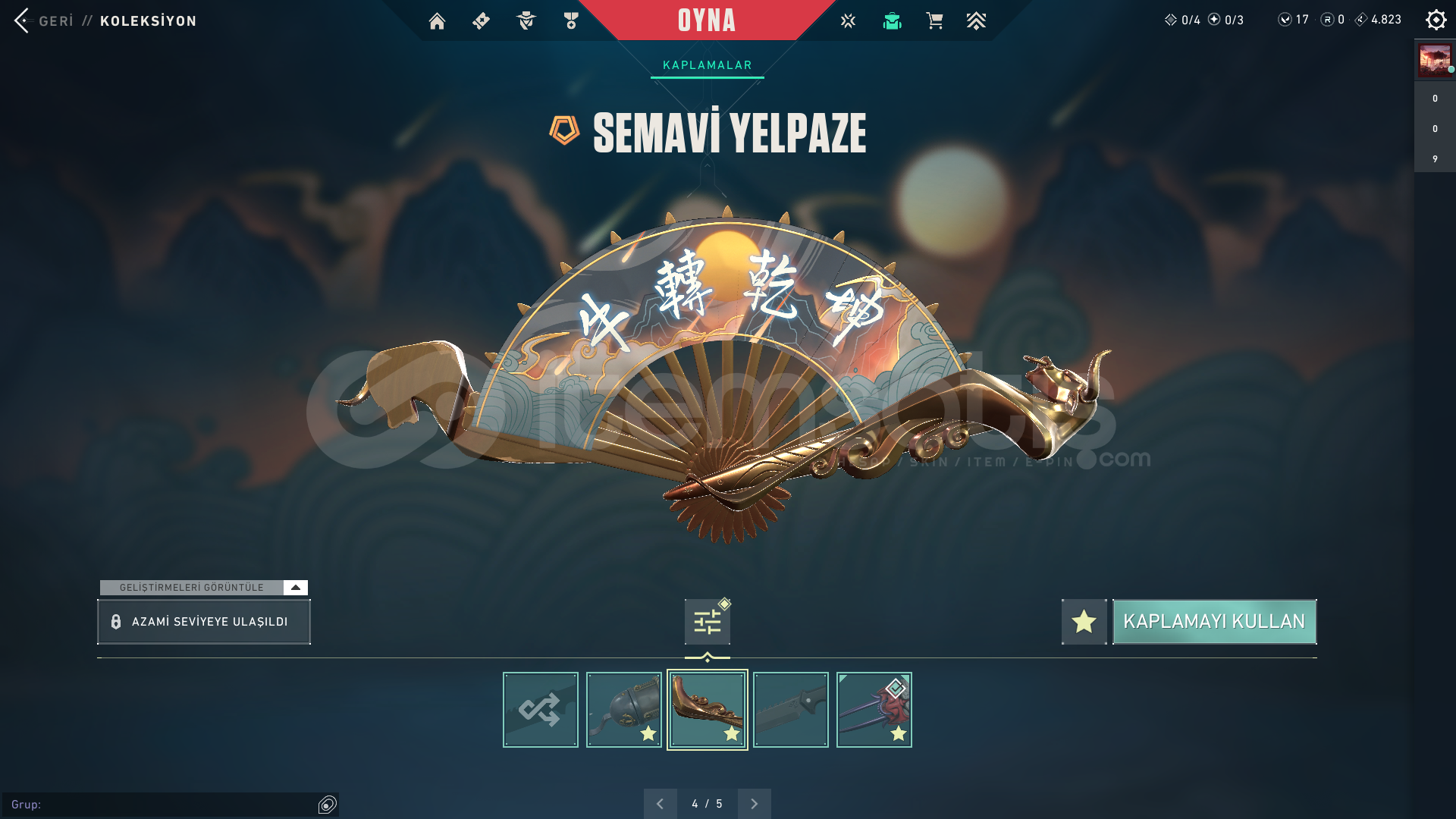Open the Store cart icon
The width and height of the screenshot is (1456, 819).
click(x=934, y=20)
